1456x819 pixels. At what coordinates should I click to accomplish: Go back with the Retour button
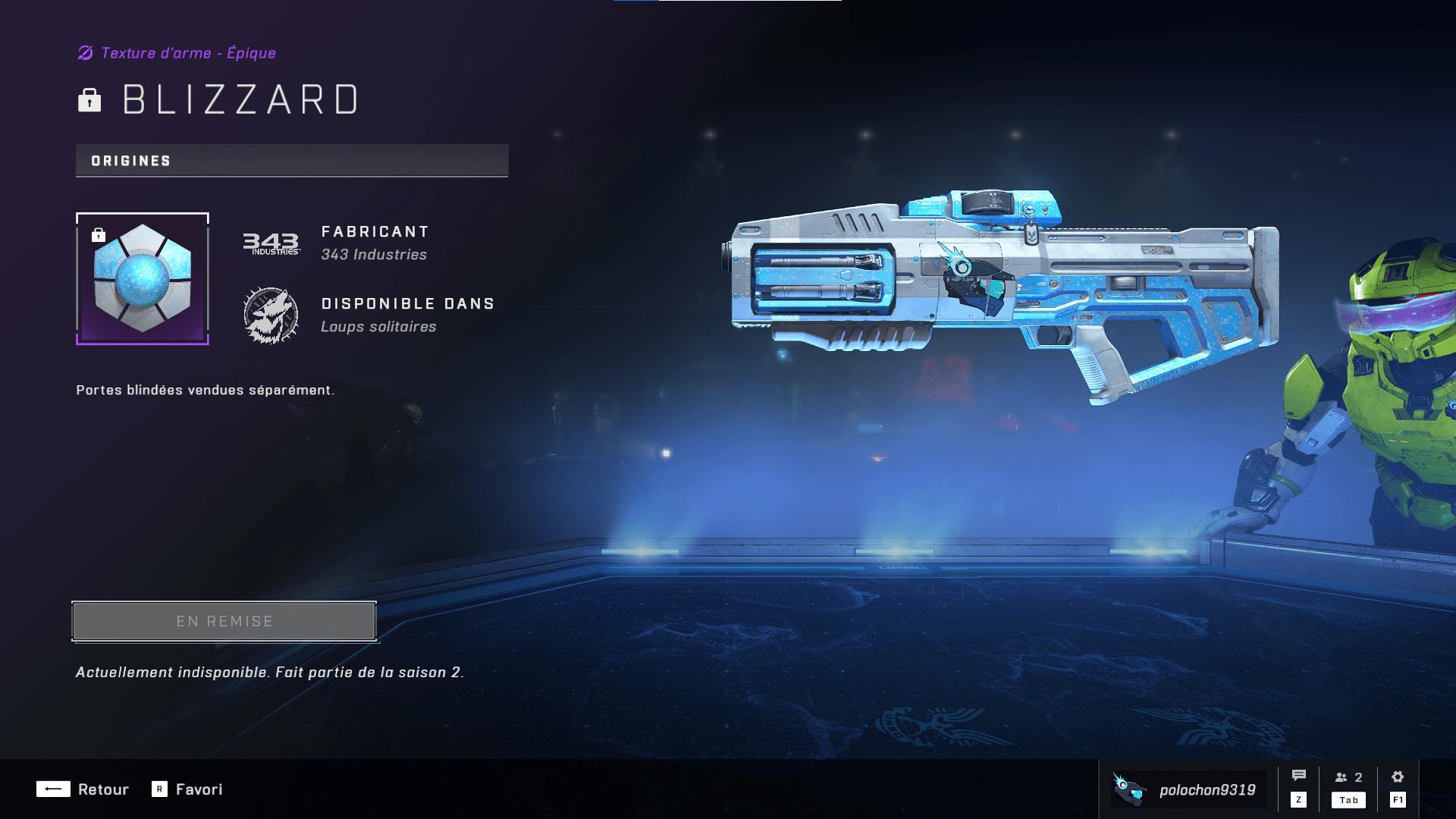pos(83,789)
